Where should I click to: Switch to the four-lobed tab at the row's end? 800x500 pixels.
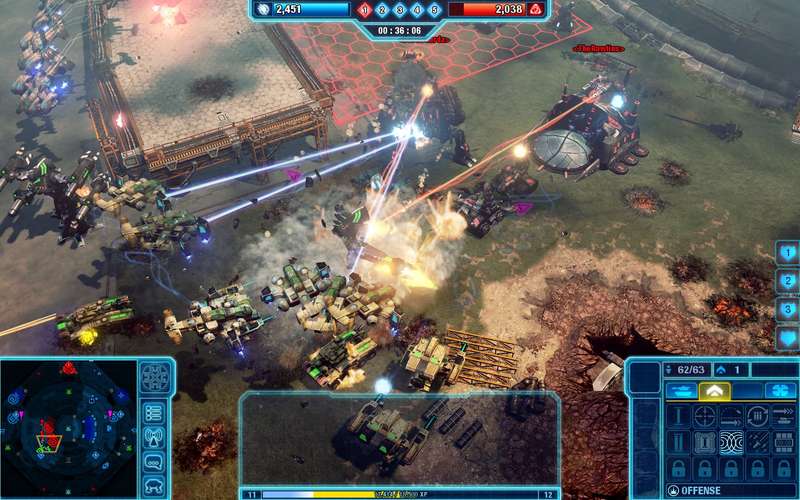[x=776, y=391]
